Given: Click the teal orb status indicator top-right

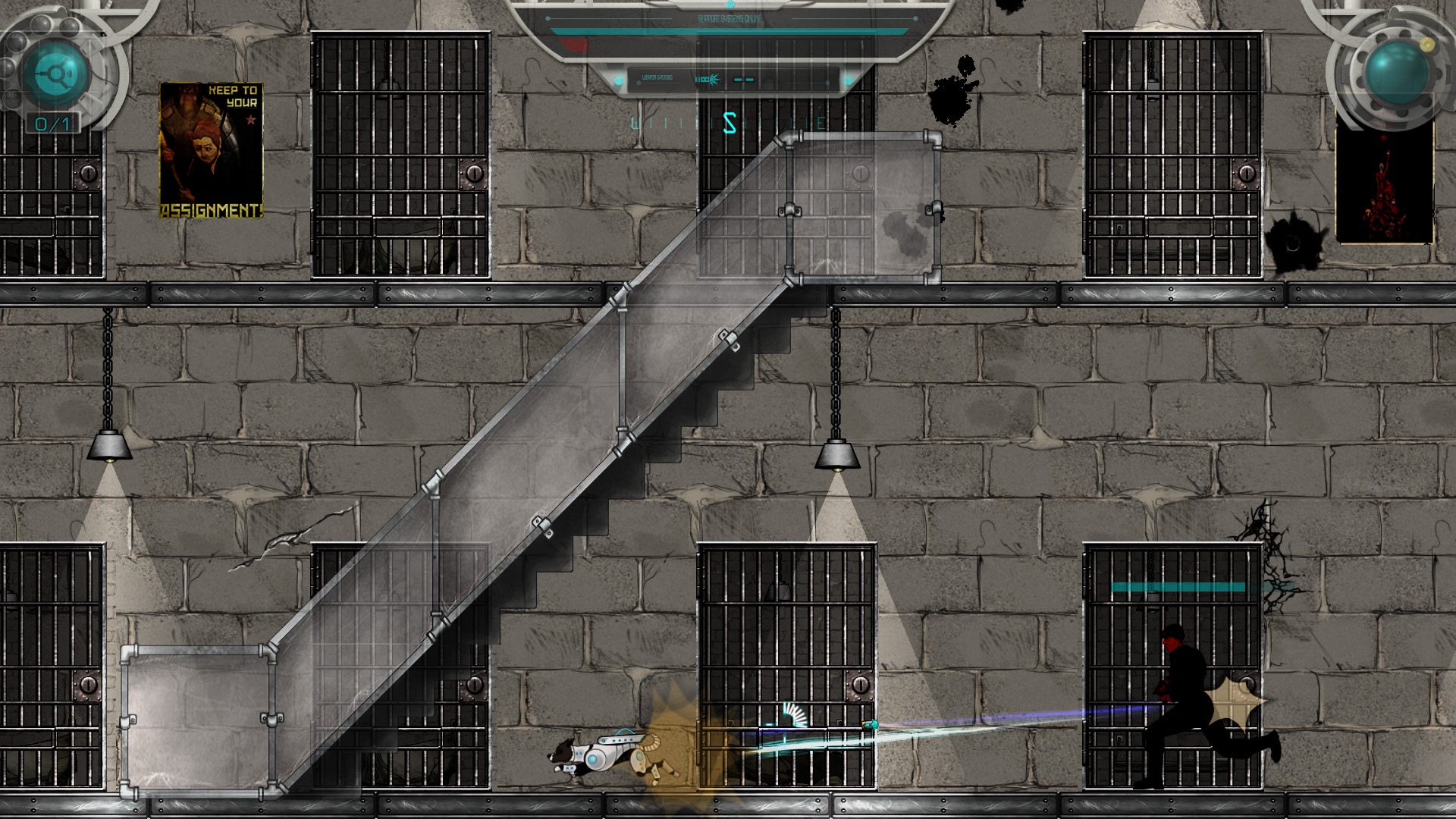Looking at the screenshot, I should pyautogui.click(x=1398, y=72).
